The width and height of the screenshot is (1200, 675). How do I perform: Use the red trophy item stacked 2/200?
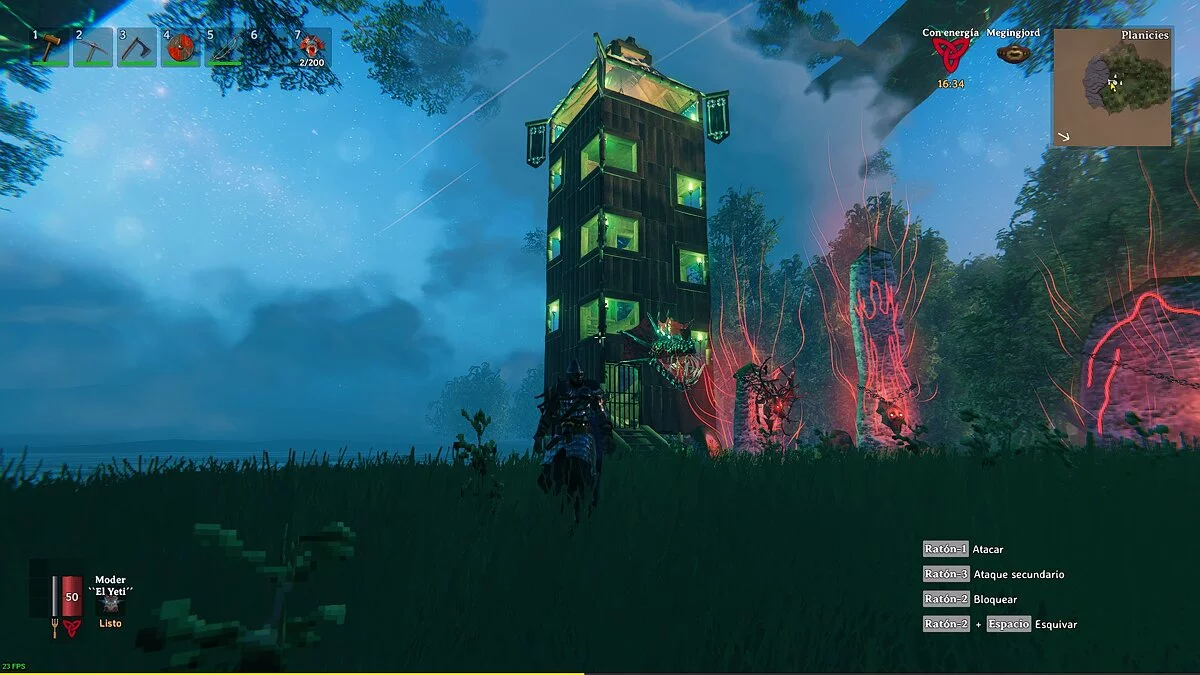tap(313, 47)
